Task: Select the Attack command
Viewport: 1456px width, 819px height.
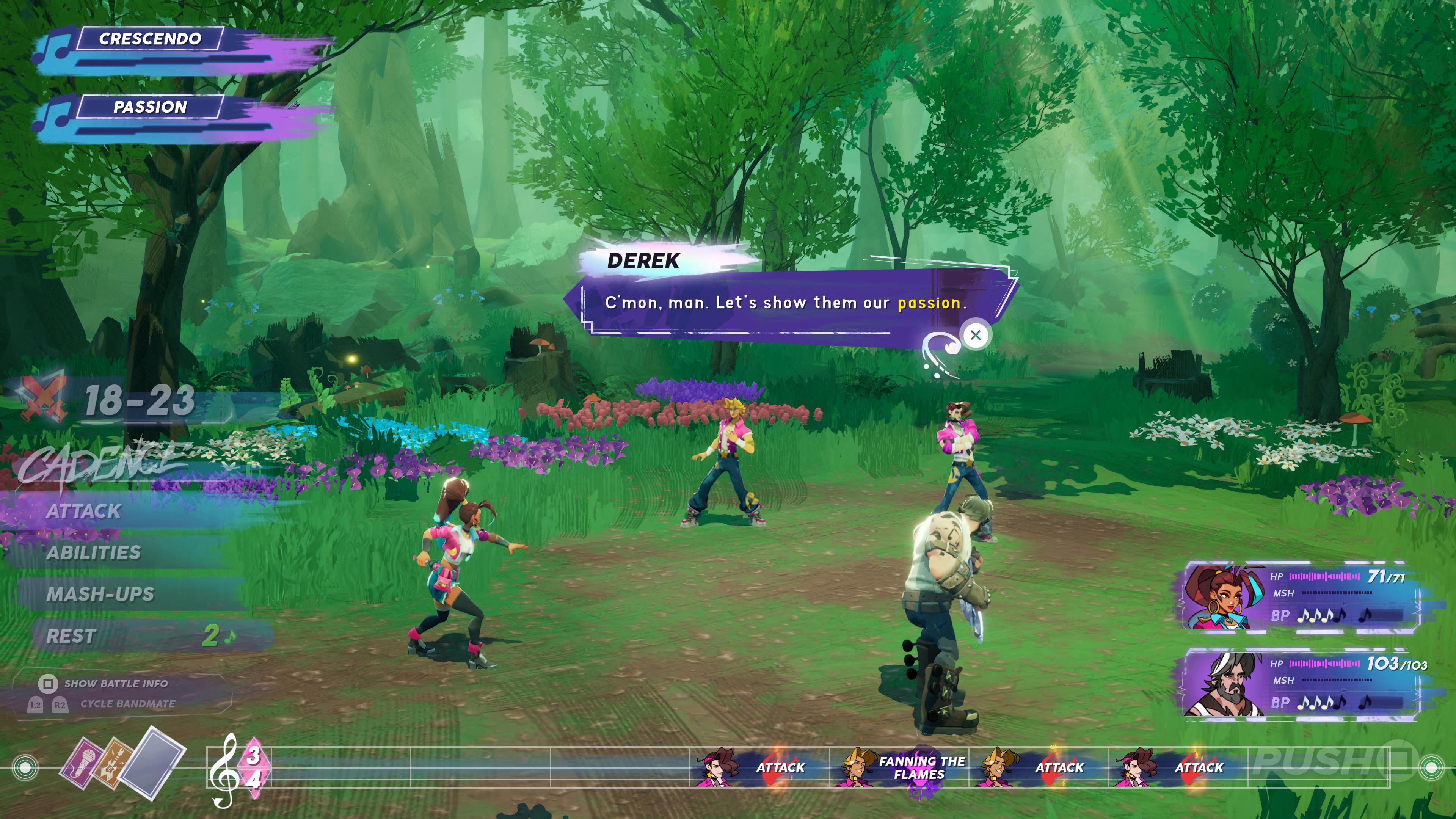Action: (84, 511)
